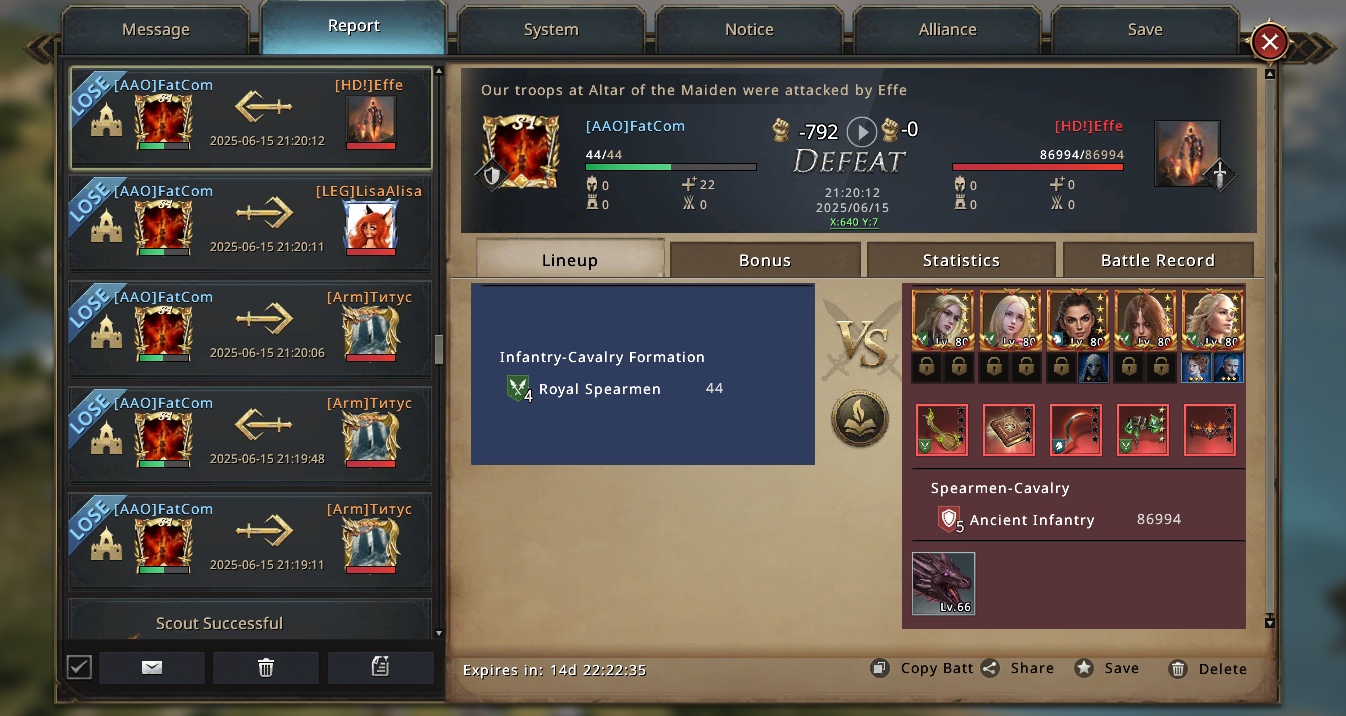The width and height of the screenshot is (1346, 716).
Task: Switch to the Message tab
Action: pos(155,30)
